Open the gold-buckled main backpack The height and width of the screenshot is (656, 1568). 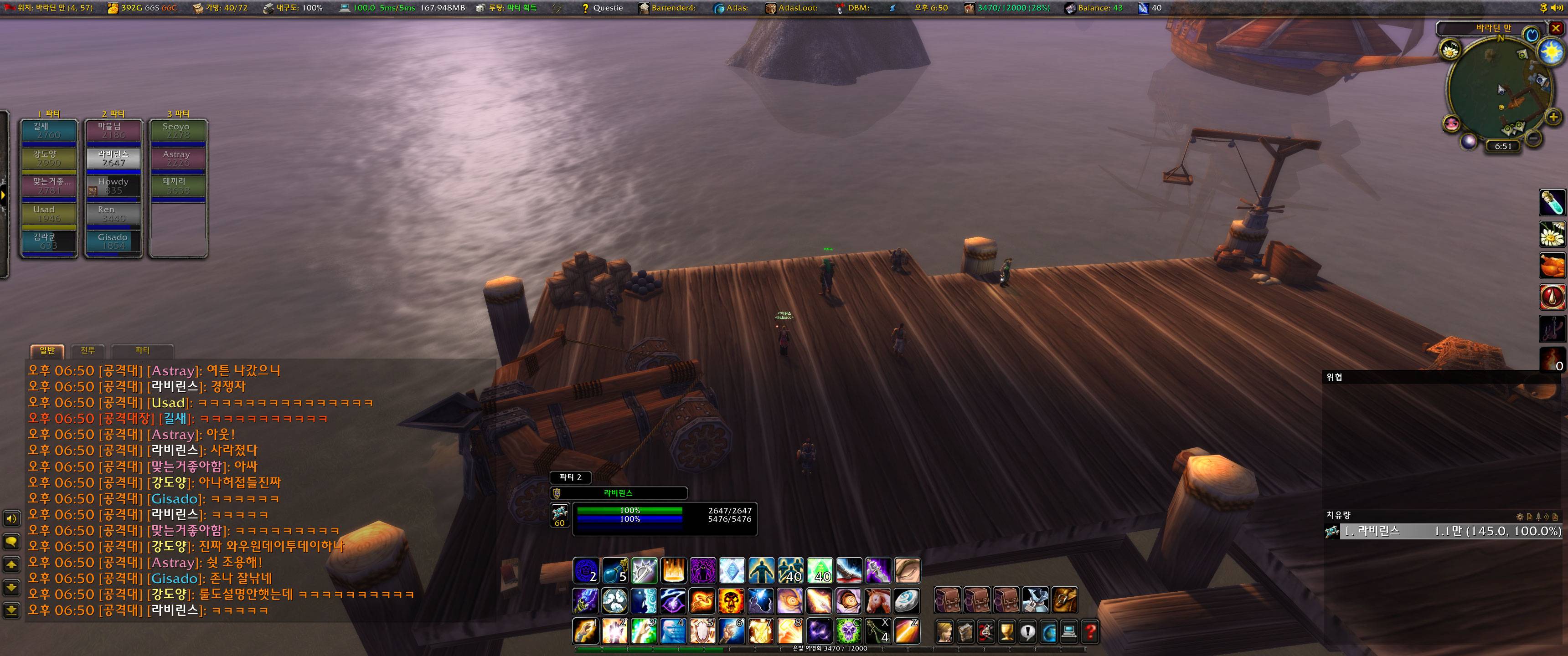(1064, 600)
